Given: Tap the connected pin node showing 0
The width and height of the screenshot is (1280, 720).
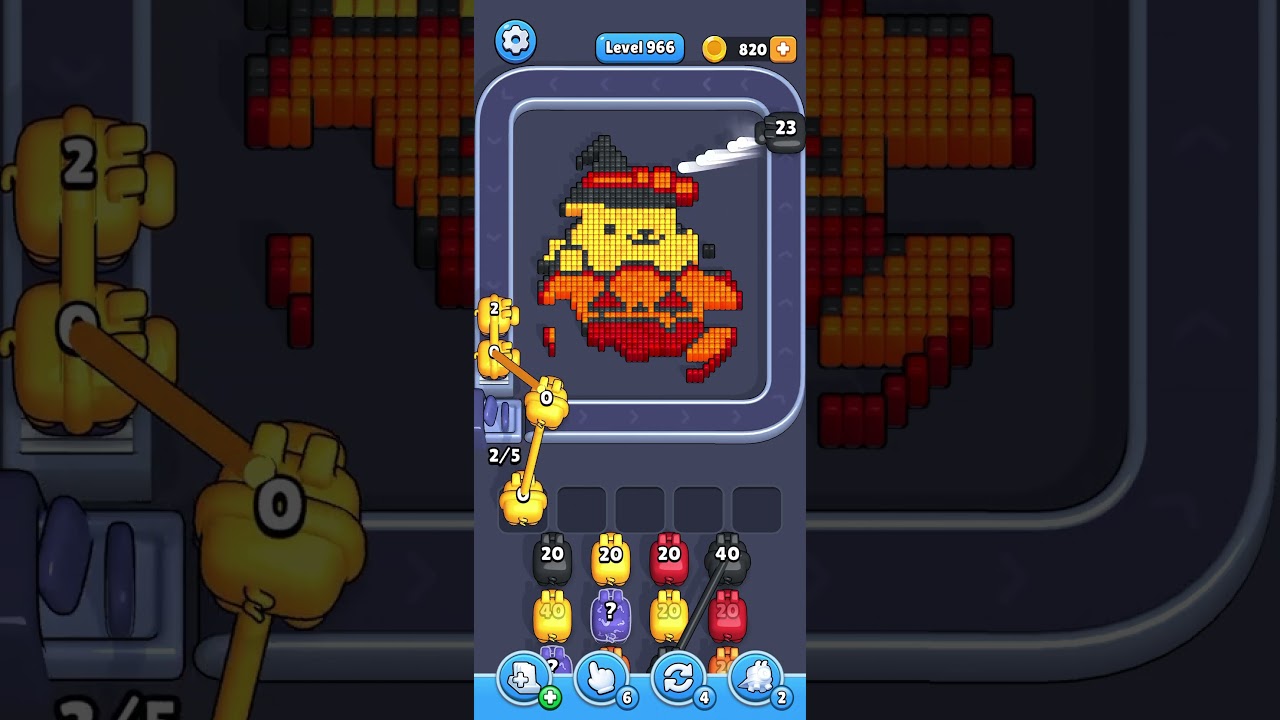Looking at the screenshot, I should pos(545,398).
